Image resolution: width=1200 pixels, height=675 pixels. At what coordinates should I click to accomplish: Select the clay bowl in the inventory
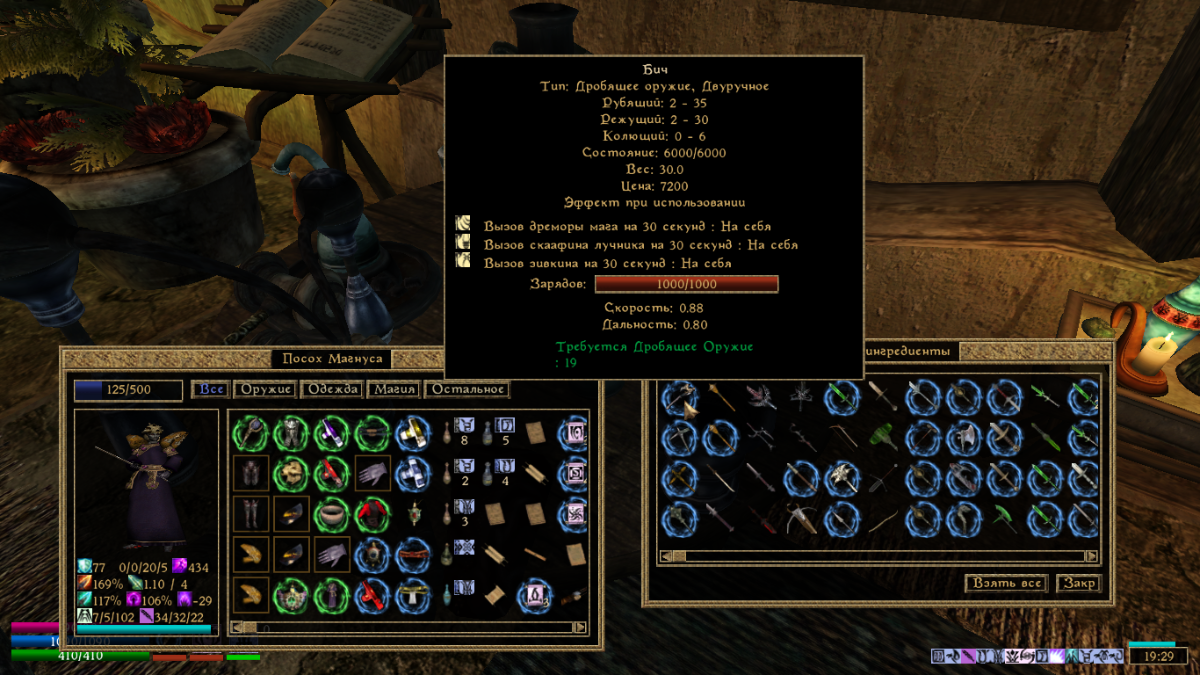[x=330, y=515]
